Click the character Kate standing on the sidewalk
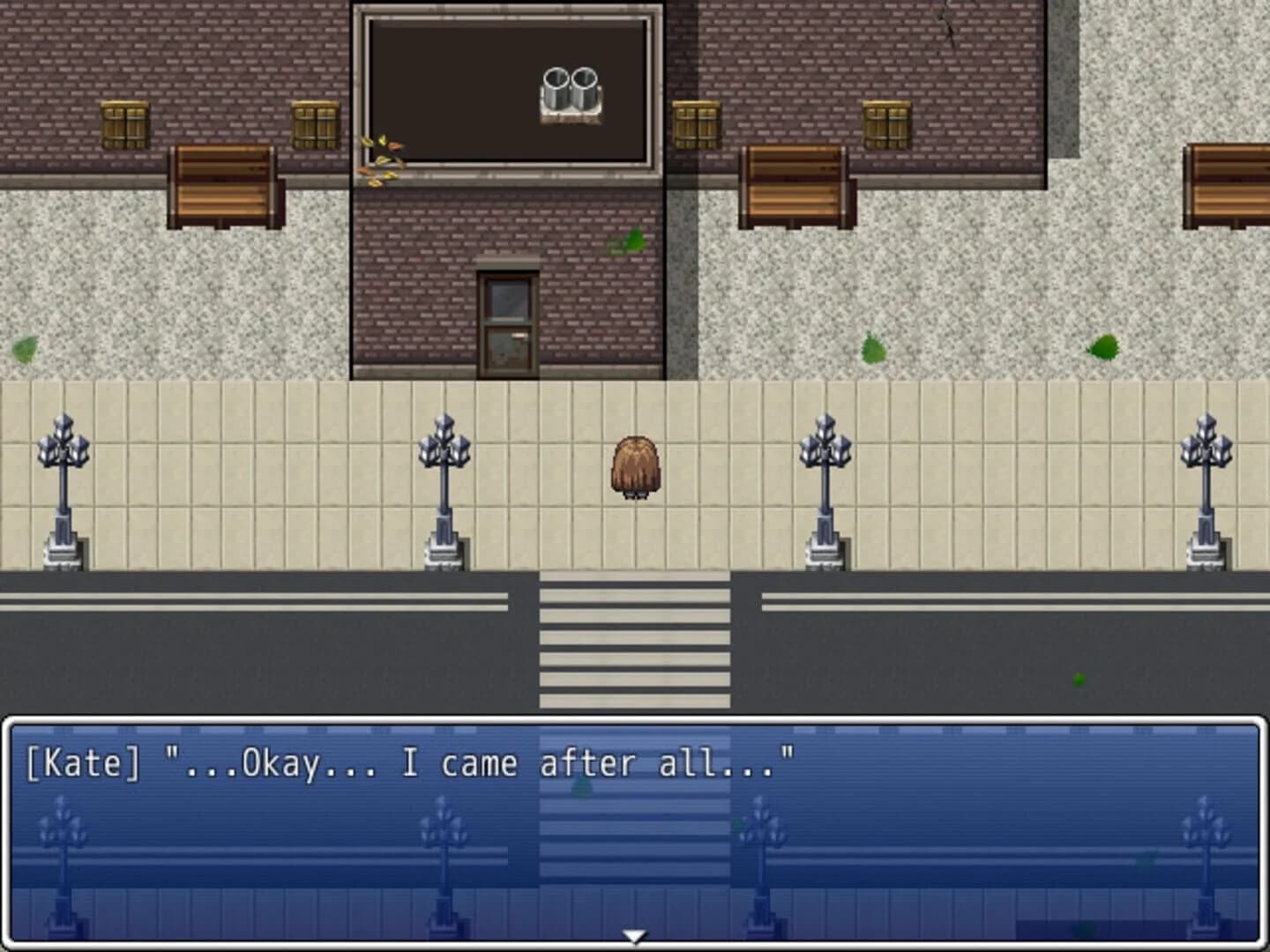1270x952 pixels. (x=633, y=467)
